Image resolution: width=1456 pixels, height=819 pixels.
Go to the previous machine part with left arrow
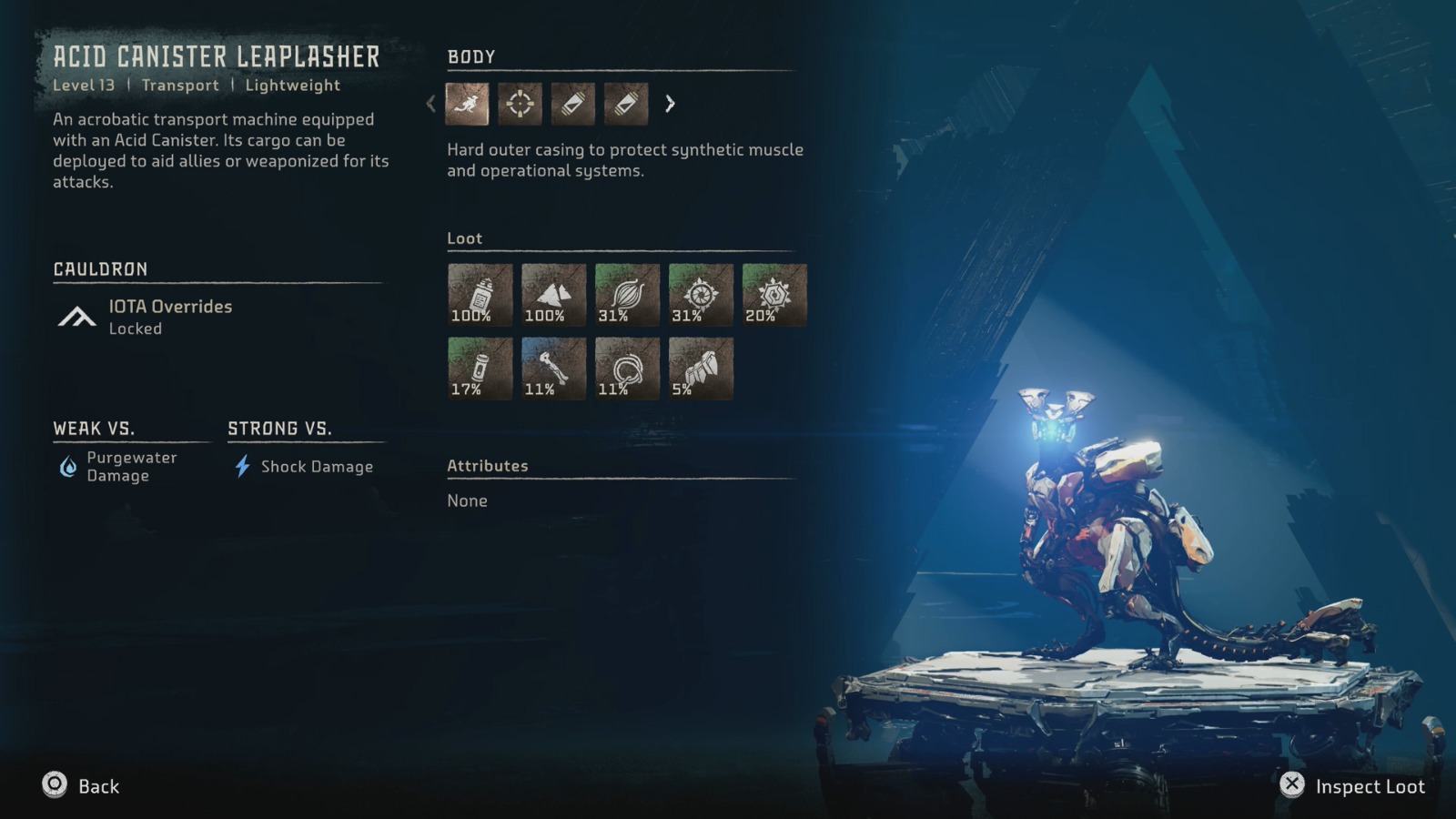pos(431,104)
